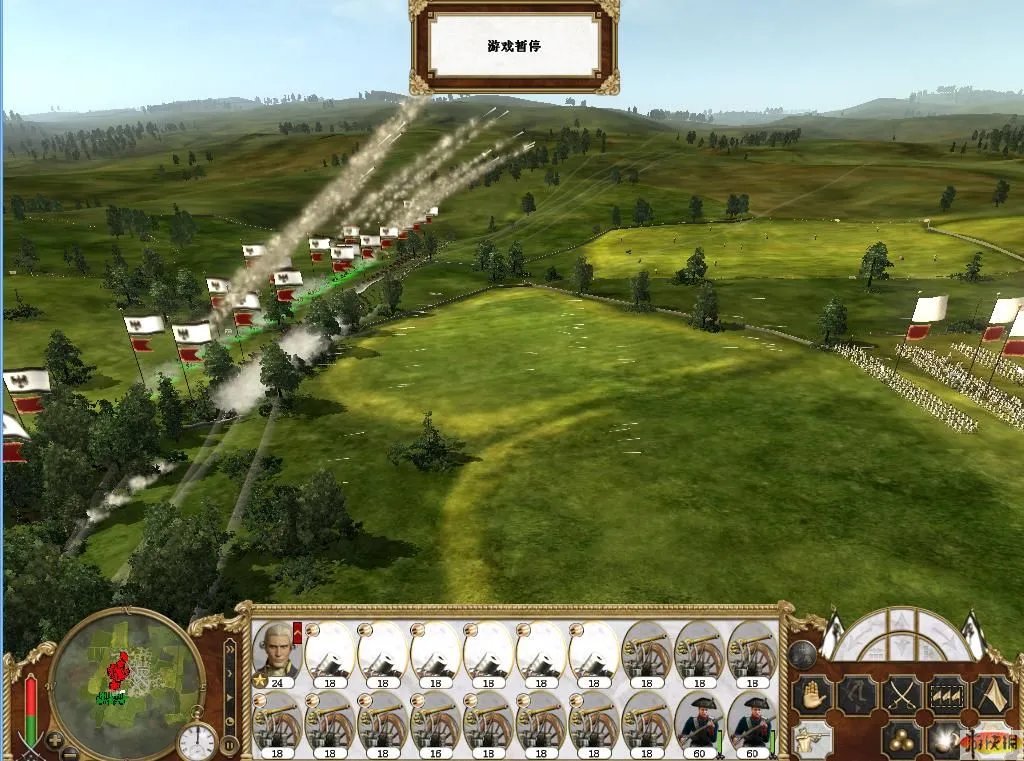Screen dimensions: 1024x761
Task: Choose round shot cannonball ammunition
Action: (901, 741)
